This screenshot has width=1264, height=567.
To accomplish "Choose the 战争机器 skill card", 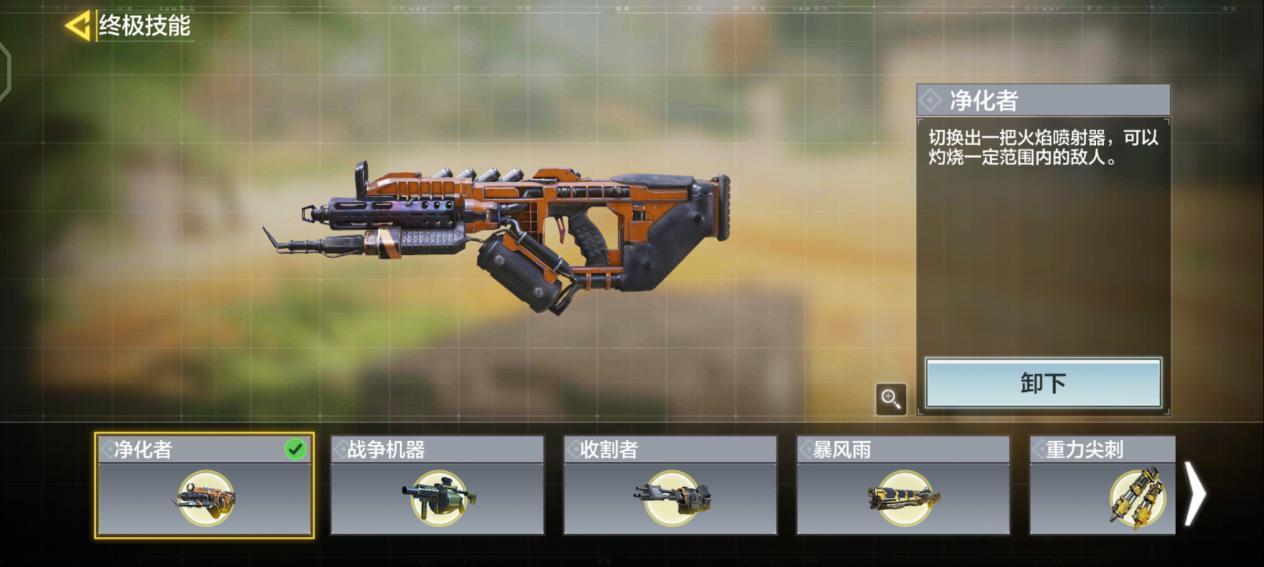I will 437,486.
